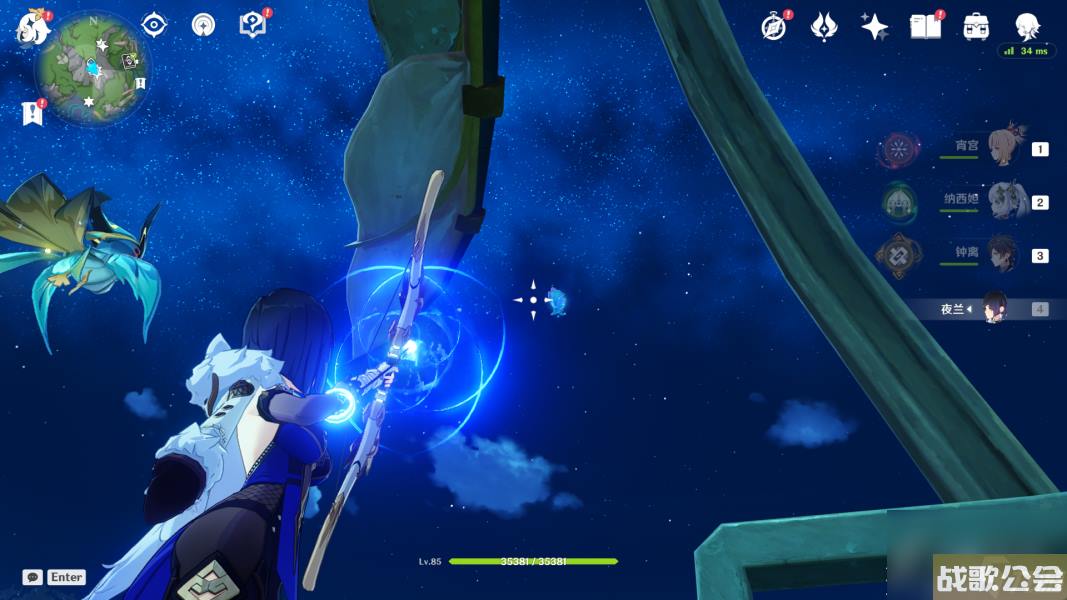Open the question-mark tutorial icon
Screen dimensions: 1067x600
253,24
